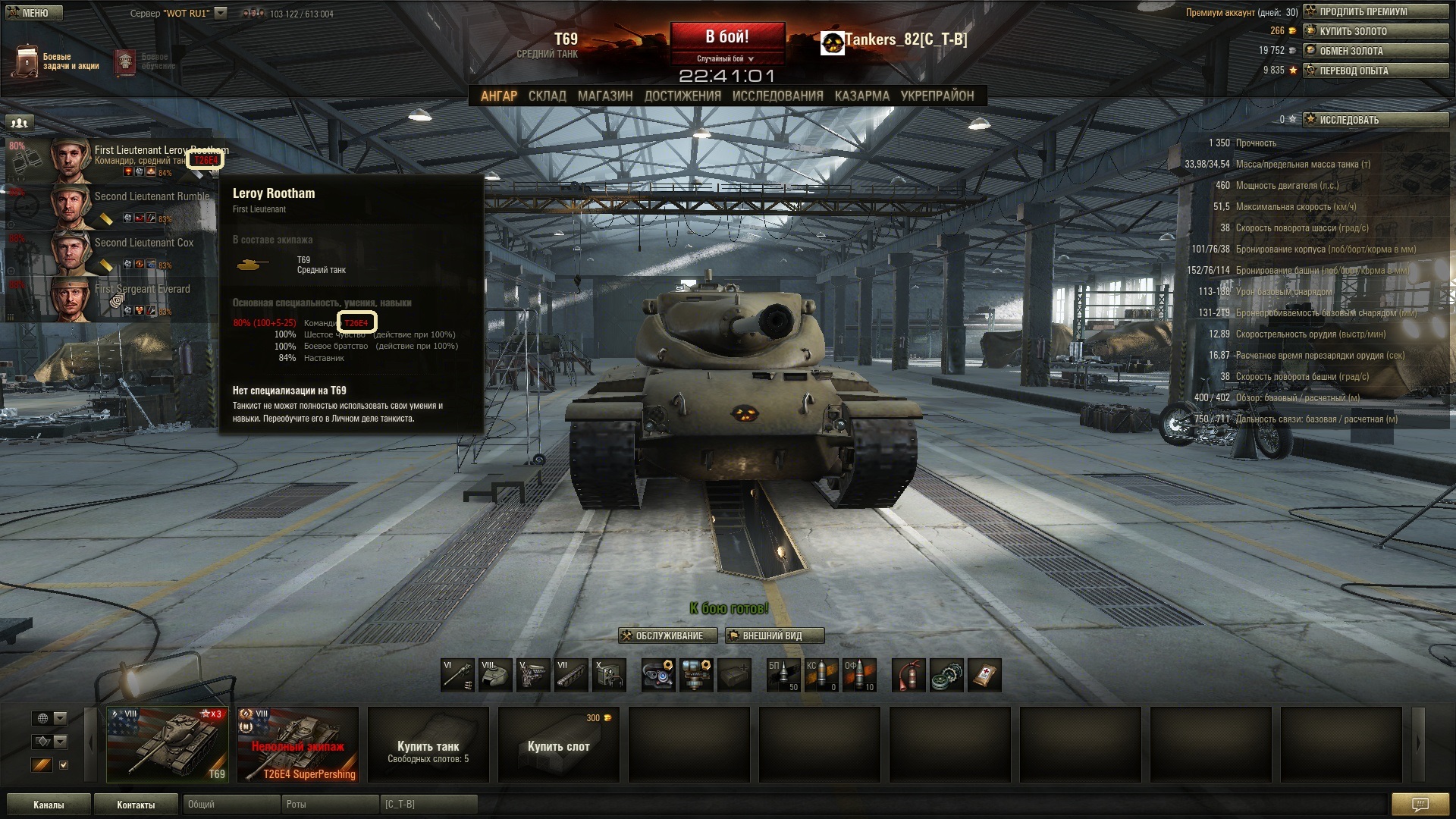Switch to the СКЛАД tab
This screenshot has height=819, width=1456.
tap(547, 96)
